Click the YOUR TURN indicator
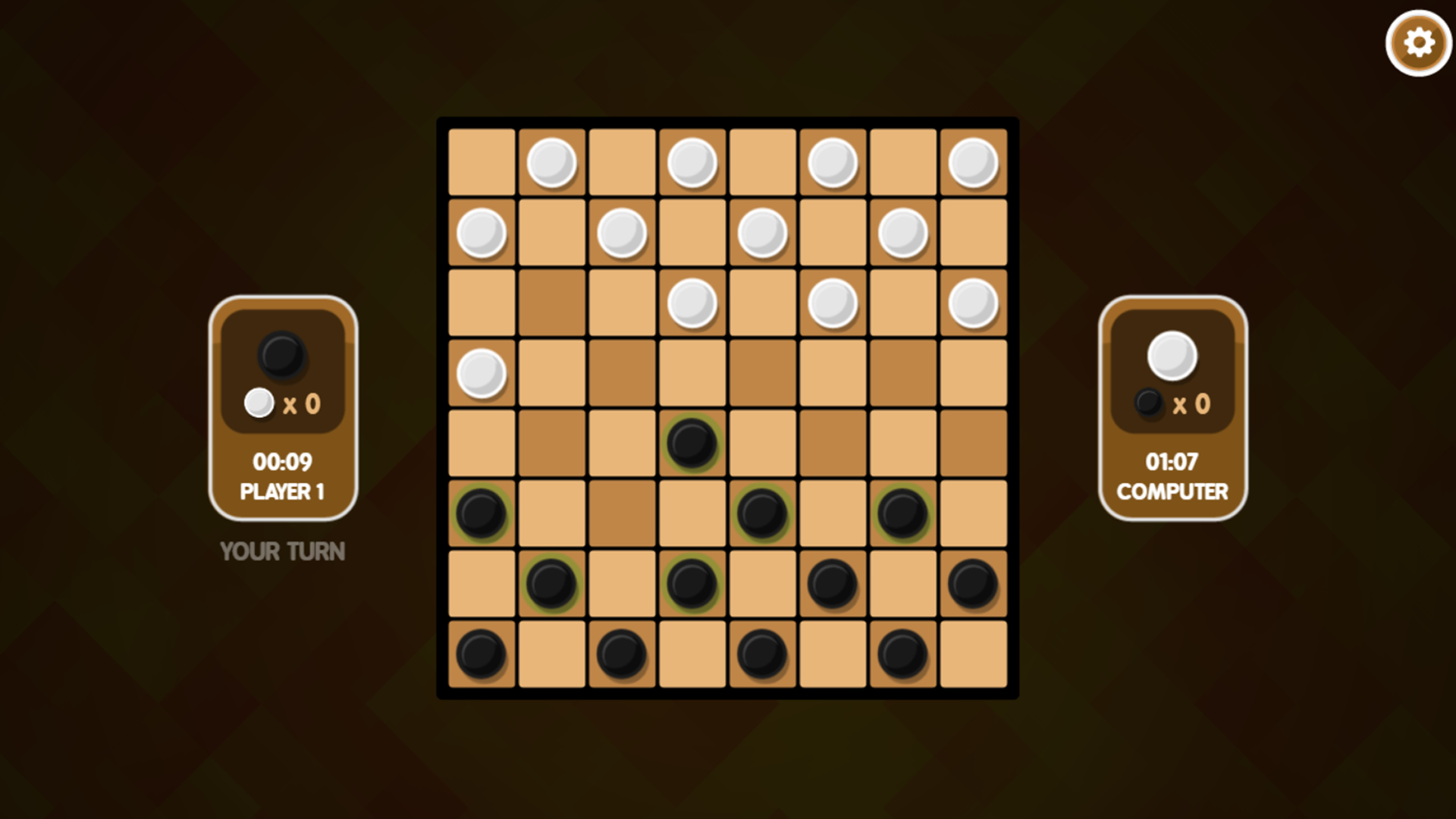The width and height of the screenshot is (1456, 819). [281, 551]
